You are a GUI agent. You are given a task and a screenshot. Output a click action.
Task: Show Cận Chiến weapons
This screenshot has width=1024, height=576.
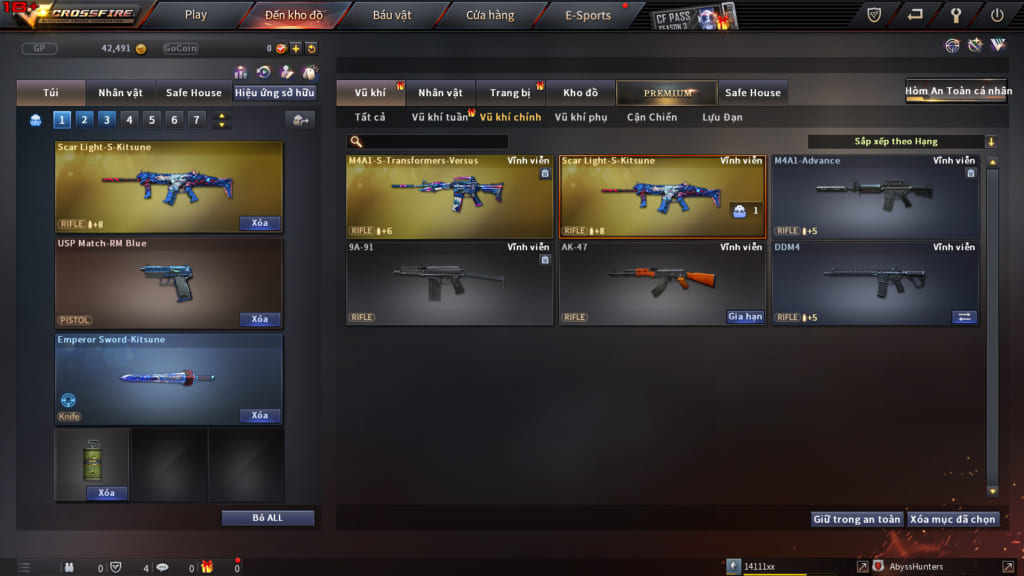tap(652, 118)
